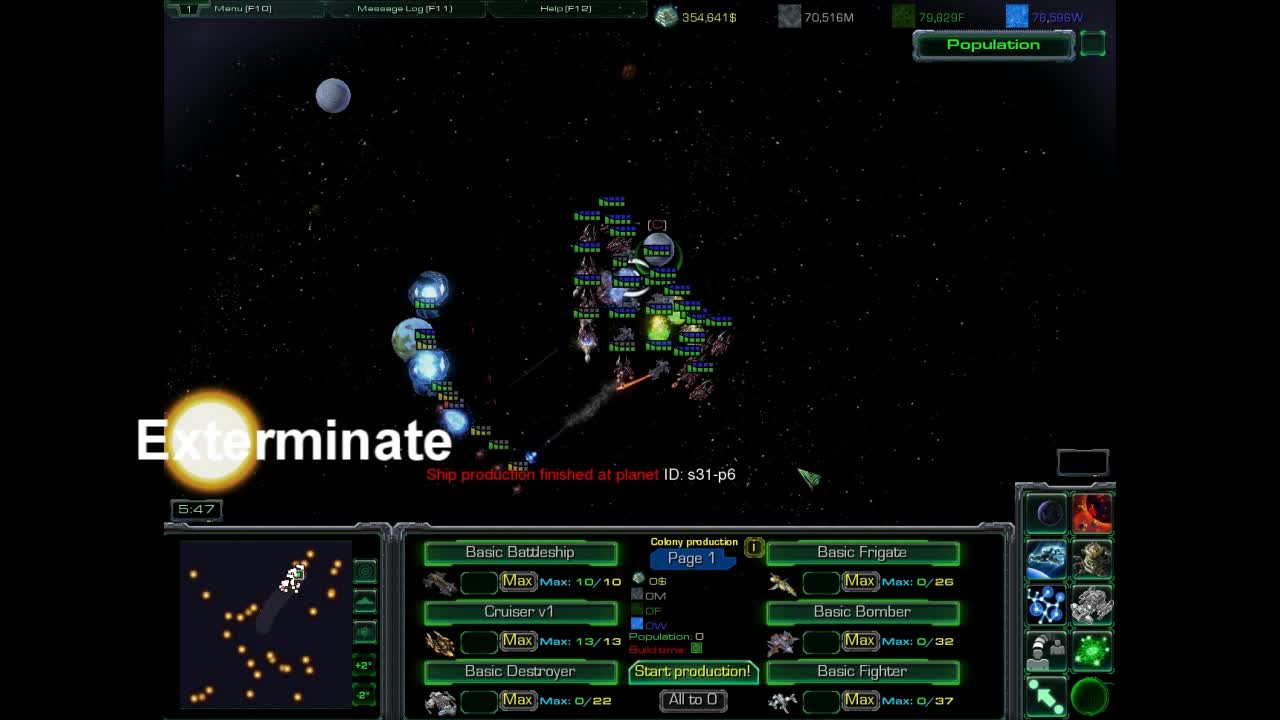Expand the minimap side panel icon
This screenshot has width=1280, height=720.
click(x=364, y=571)
